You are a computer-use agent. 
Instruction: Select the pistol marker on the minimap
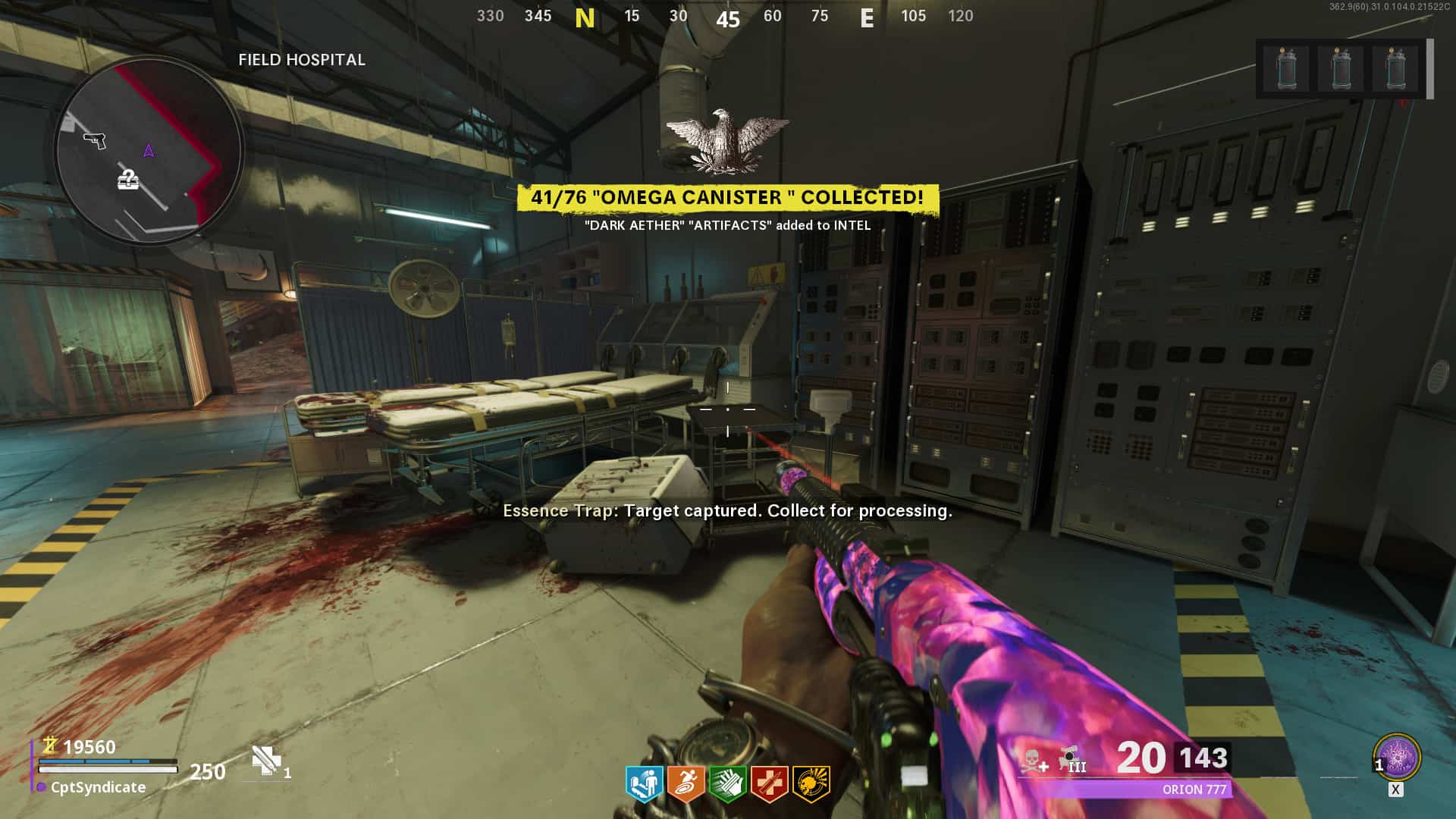point(95,140)
